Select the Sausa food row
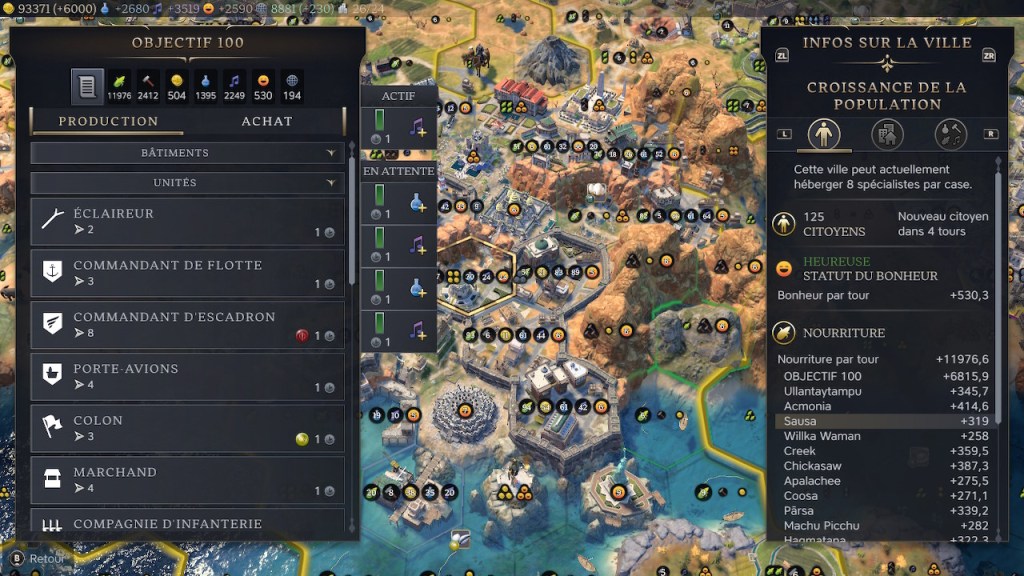Image resolution: width=1024 pixels, height=576 pixels. click(x=885, y=421)
